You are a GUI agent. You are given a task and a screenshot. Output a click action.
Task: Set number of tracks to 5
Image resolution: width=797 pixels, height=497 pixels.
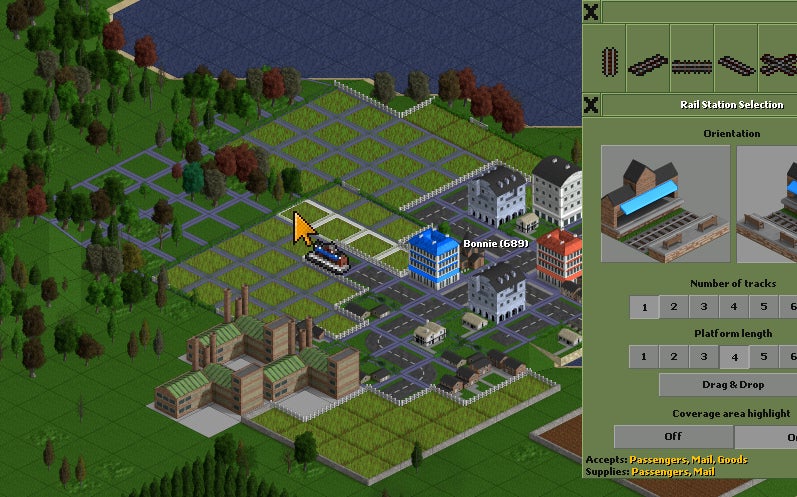(764, 307)
